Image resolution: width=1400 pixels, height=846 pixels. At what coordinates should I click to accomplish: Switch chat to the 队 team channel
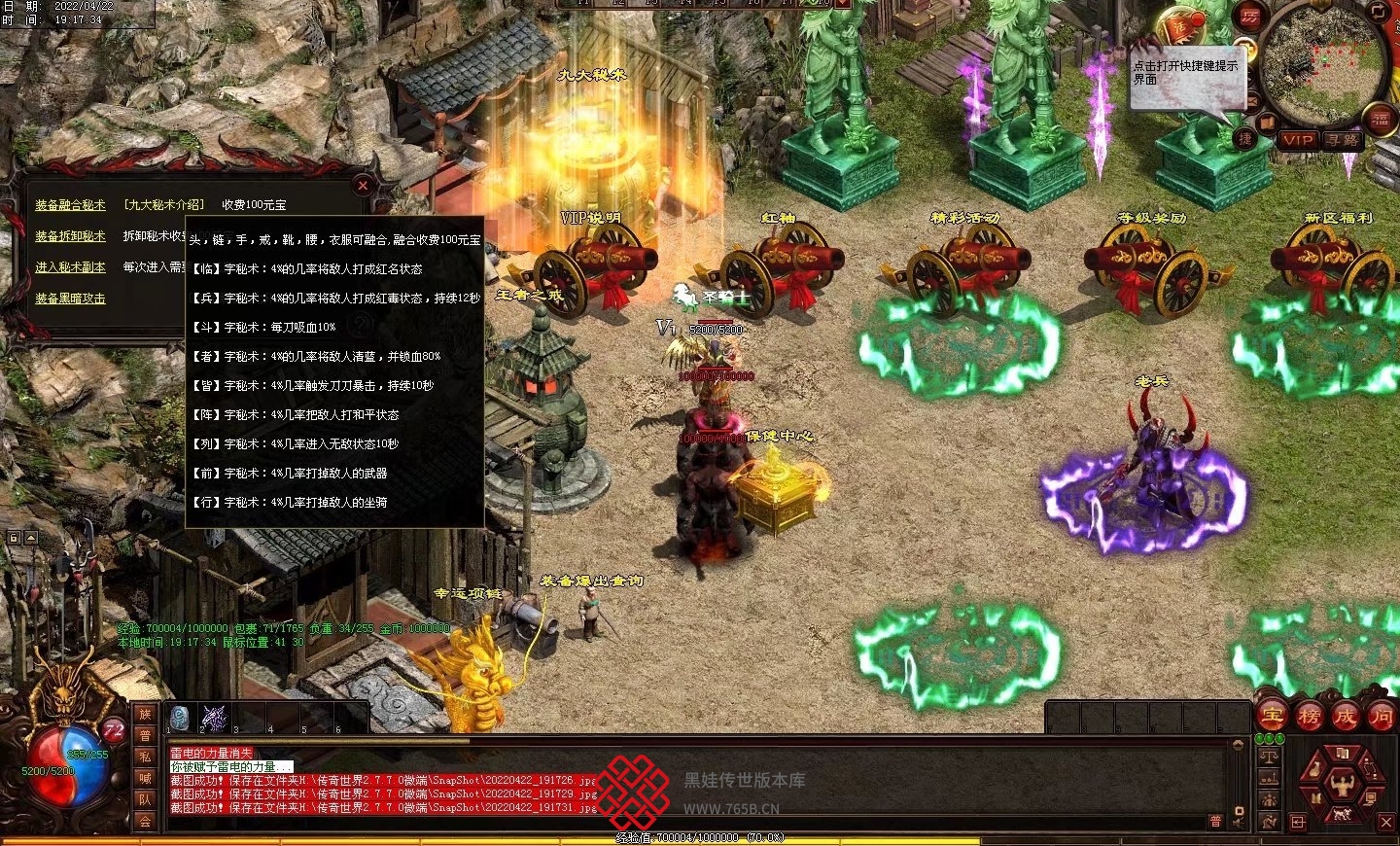click(x=145, y=799)
